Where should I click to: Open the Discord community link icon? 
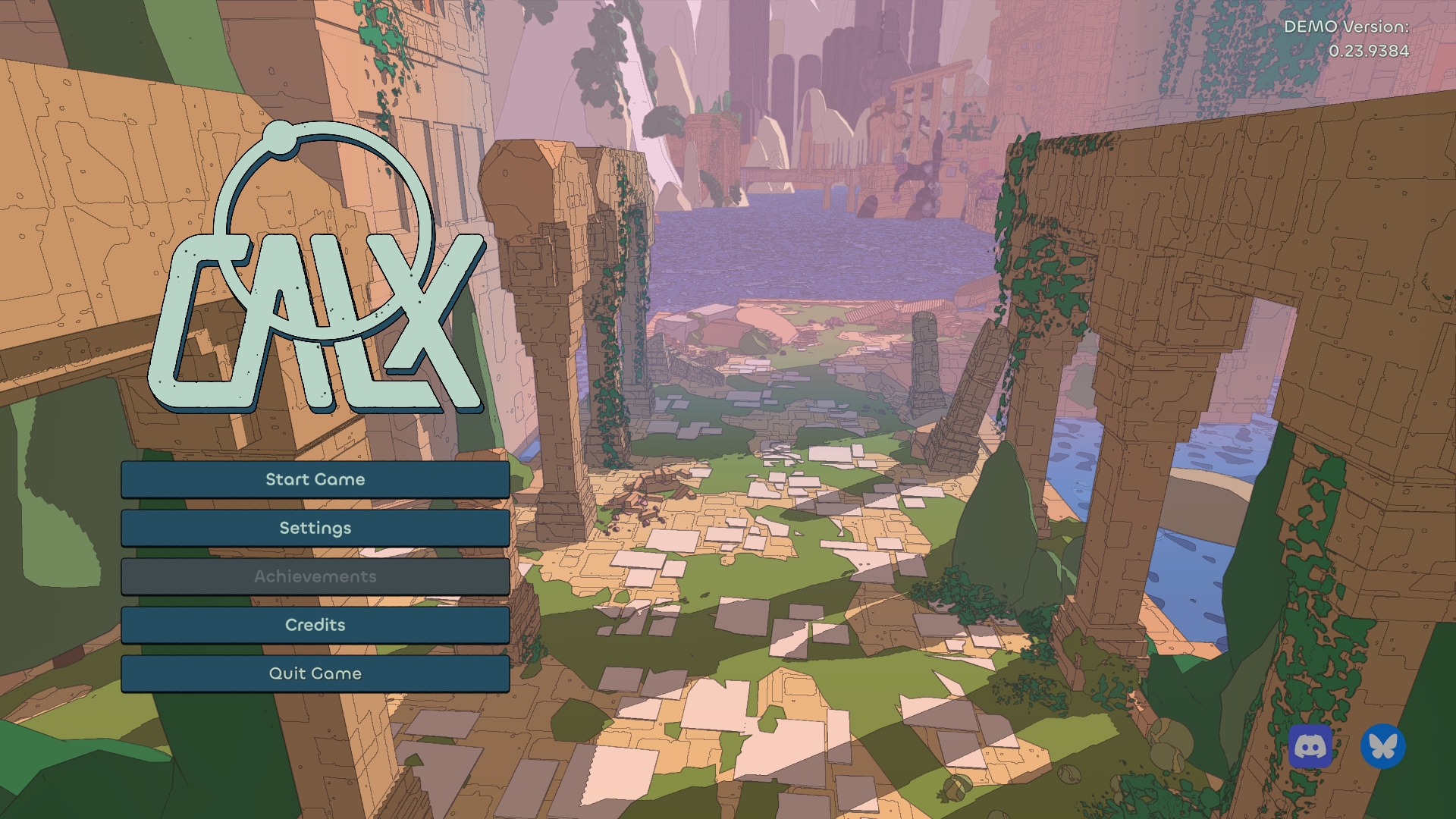1310,747
